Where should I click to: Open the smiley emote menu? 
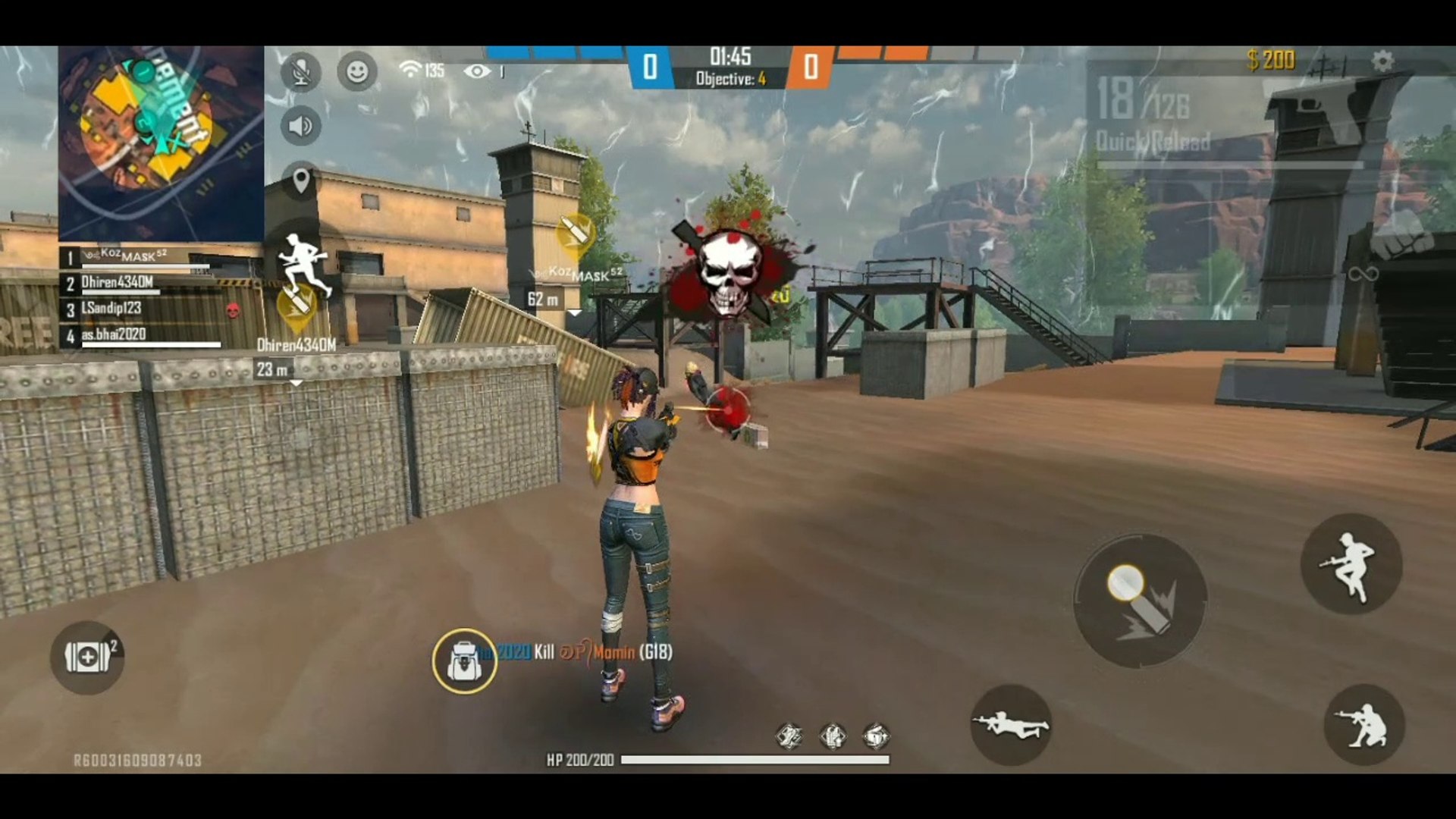click(357, 72)
